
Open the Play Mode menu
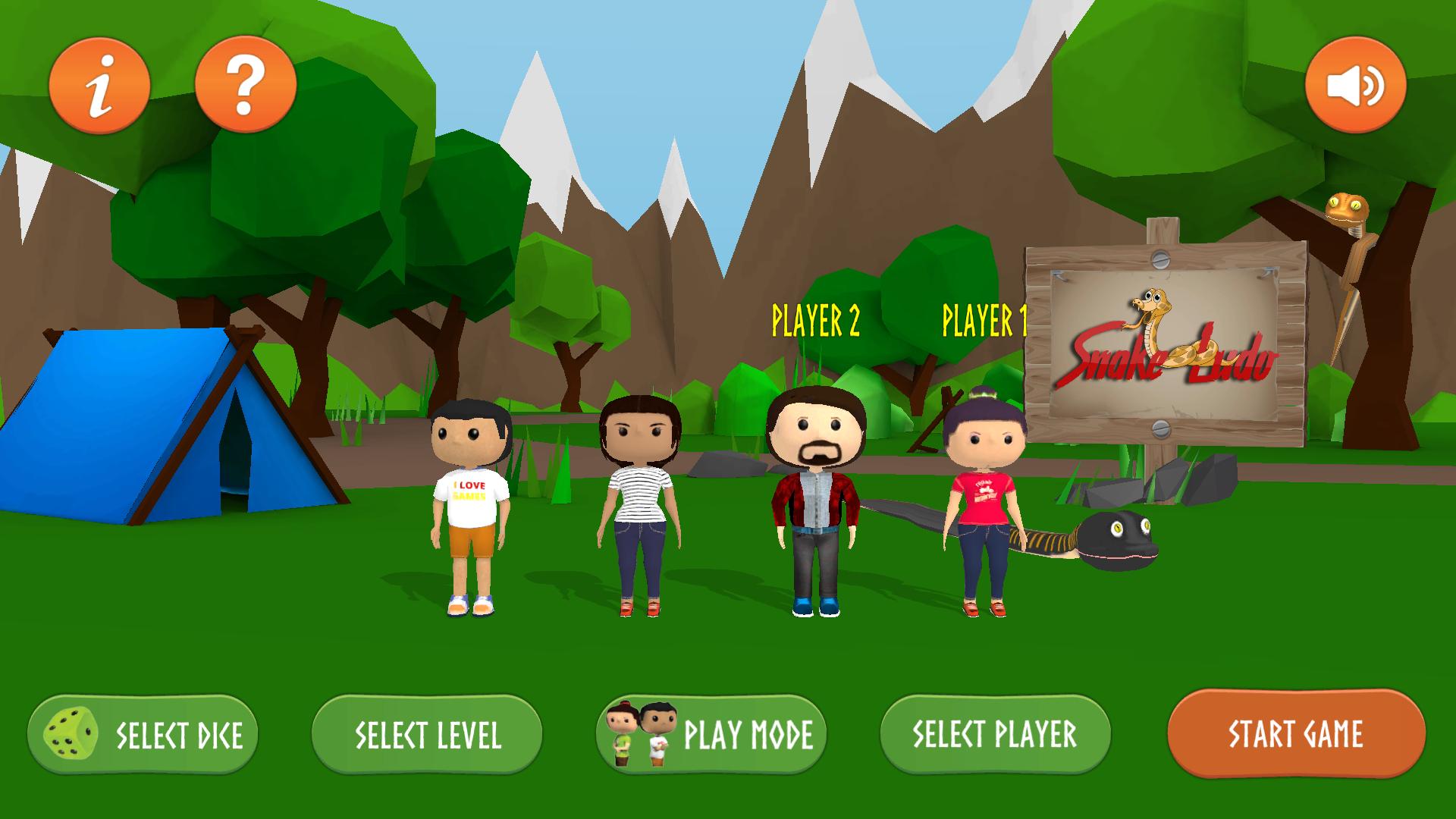pos(711,734)
